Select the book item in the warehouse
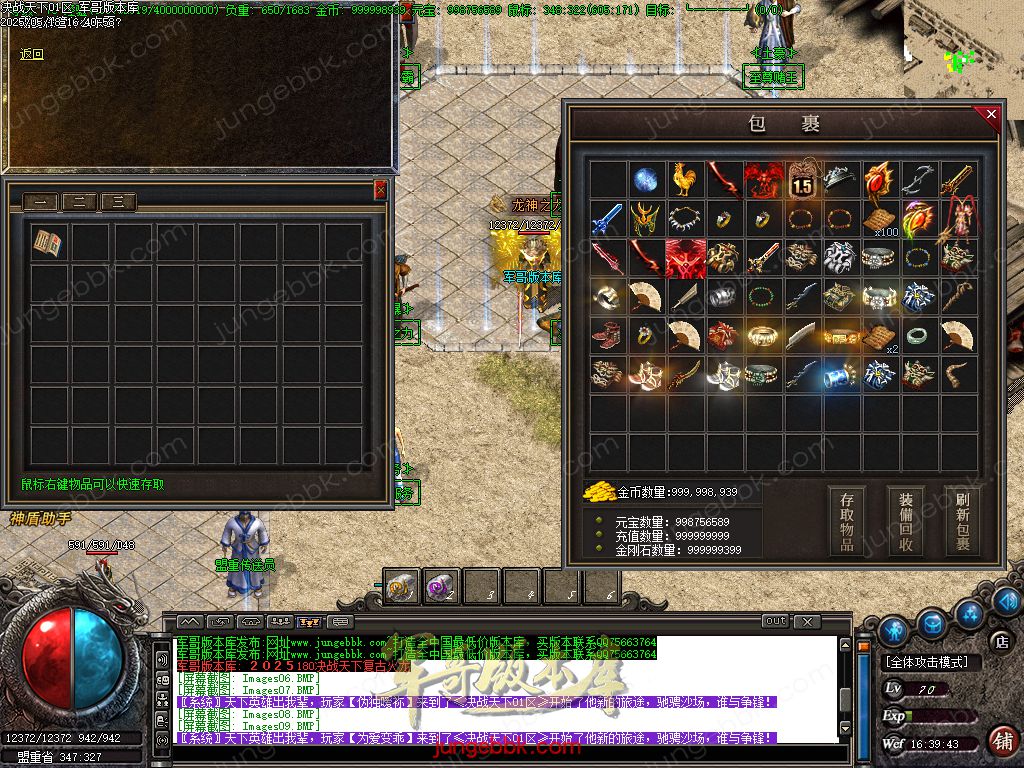This screenshot has width=1024, height=768. tap(47, 243)
